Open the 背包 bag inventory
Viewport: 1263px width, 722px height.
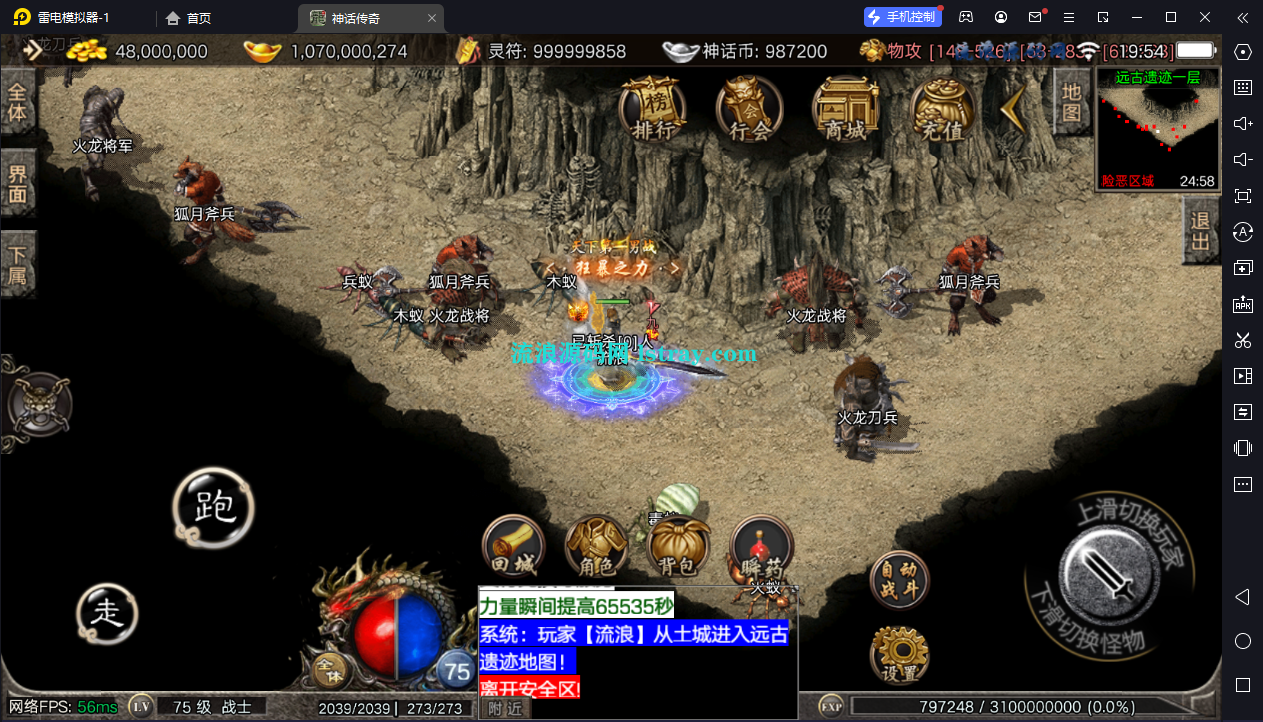point(678,549)
